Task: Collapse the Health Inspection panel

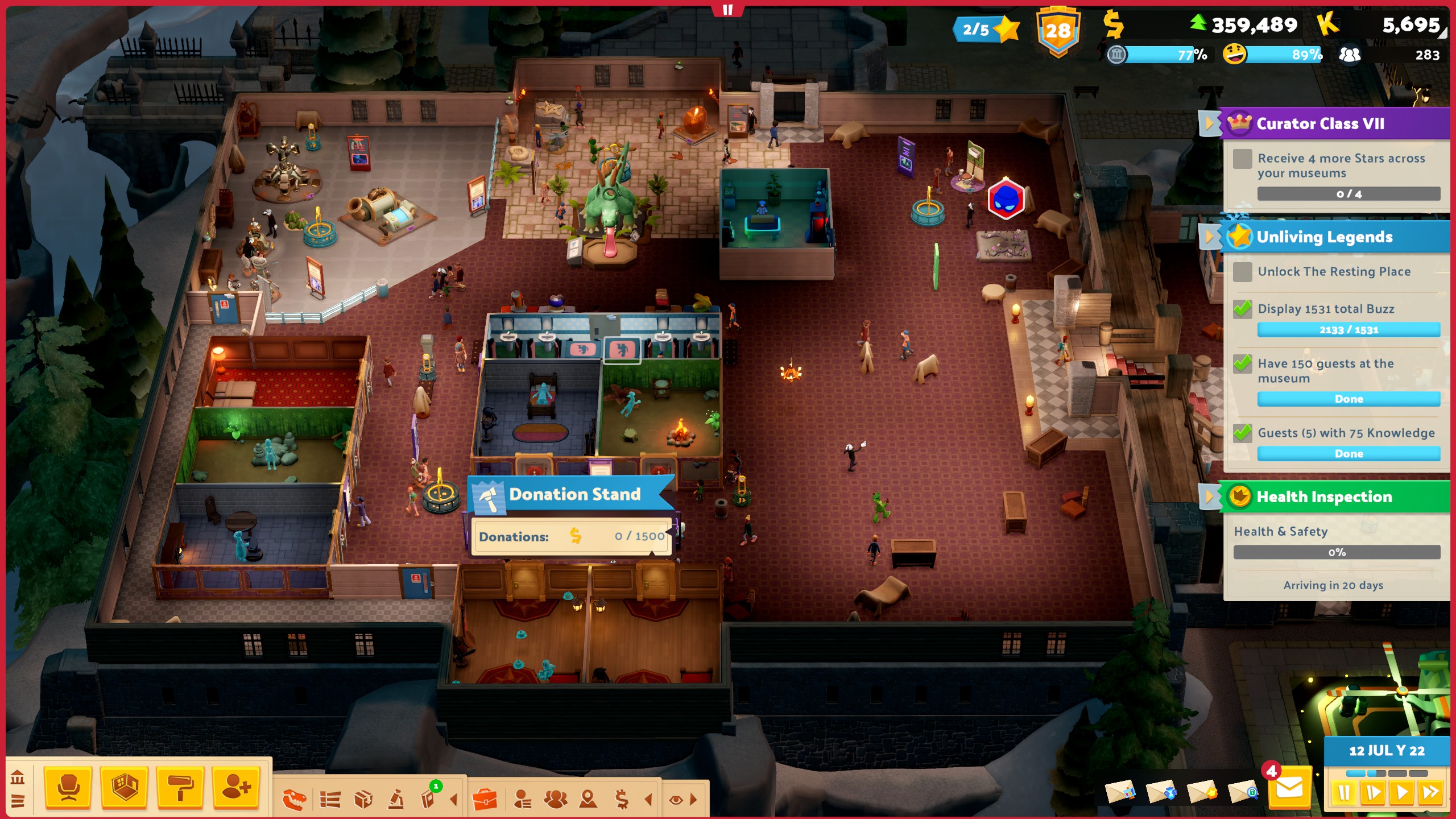Action: point(1208,497)
